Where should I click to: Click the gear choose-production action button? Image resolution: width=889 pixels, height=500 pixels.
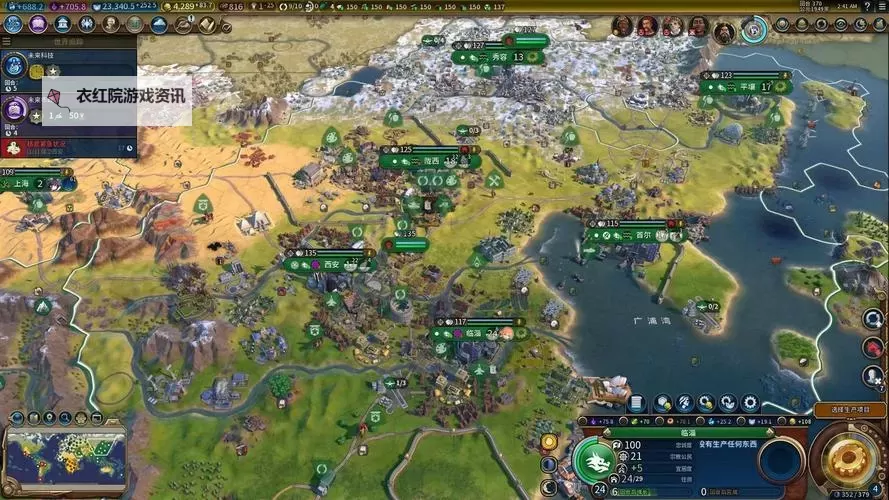point(847,457)
